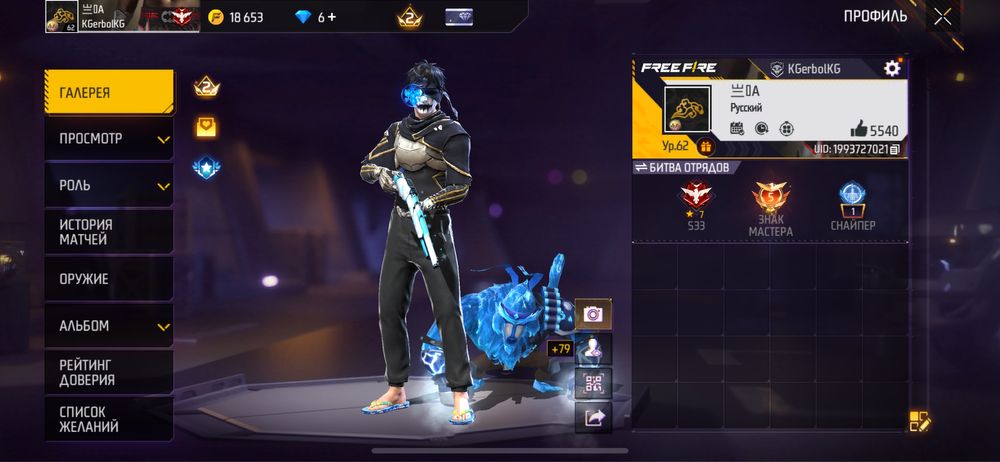
Task: Expand the Просмотр menu entry
Action: point(108,138)
